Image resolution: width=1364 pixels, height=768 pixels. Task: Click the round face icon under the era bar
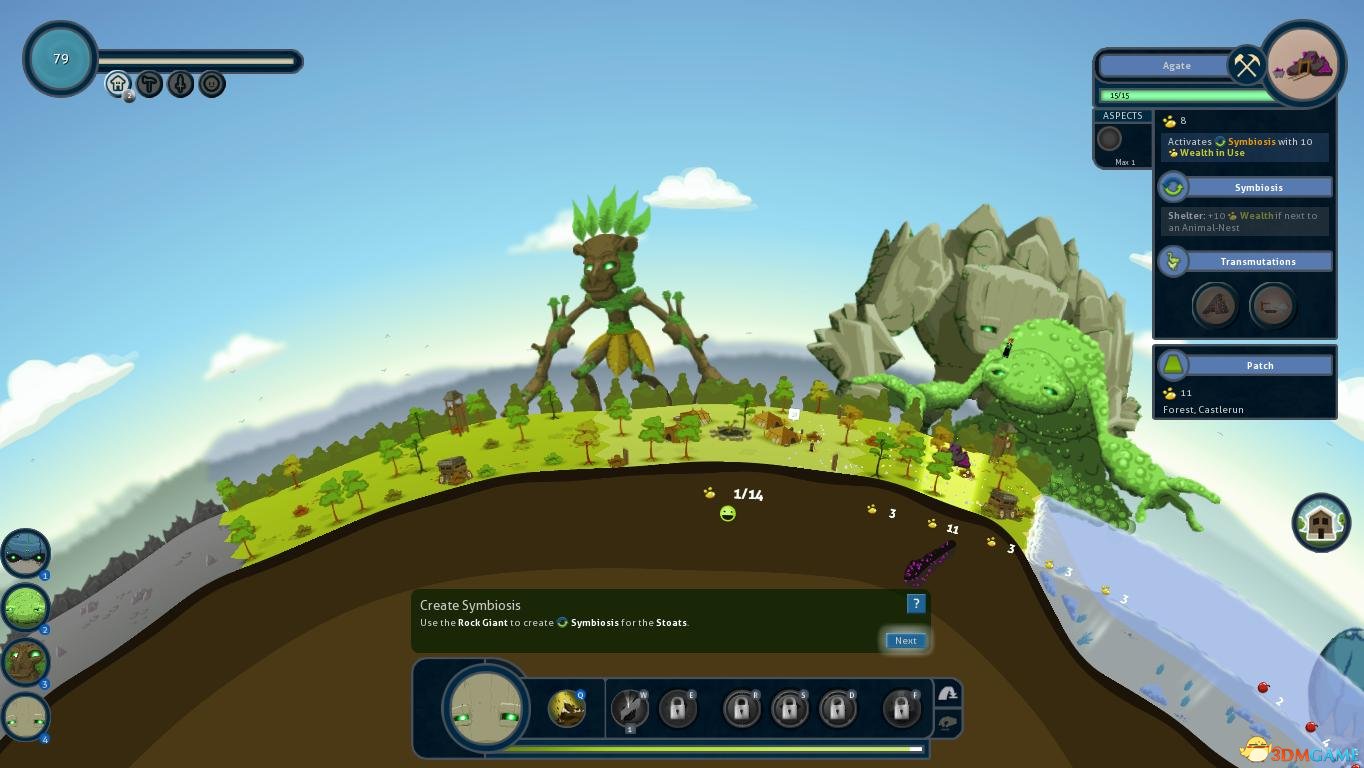click(x=211, y=83)
